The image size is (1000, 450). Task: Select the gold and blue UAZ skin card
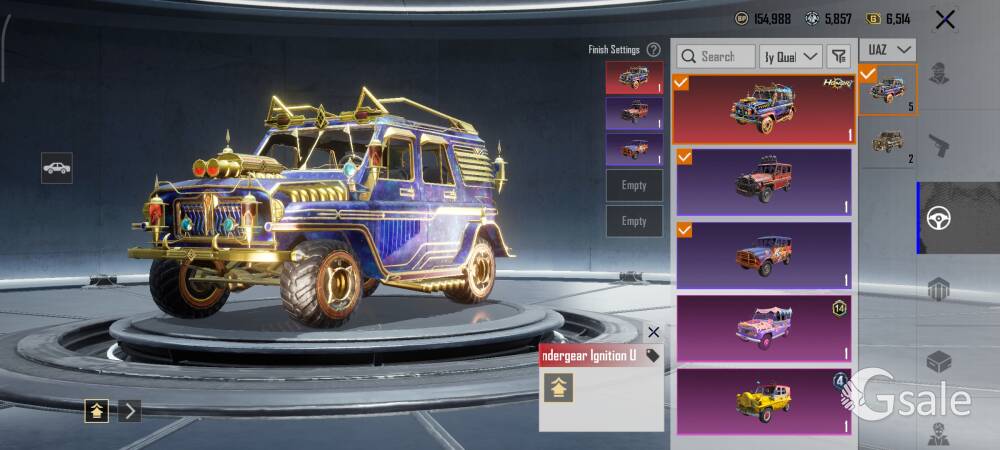click(762, 108)
